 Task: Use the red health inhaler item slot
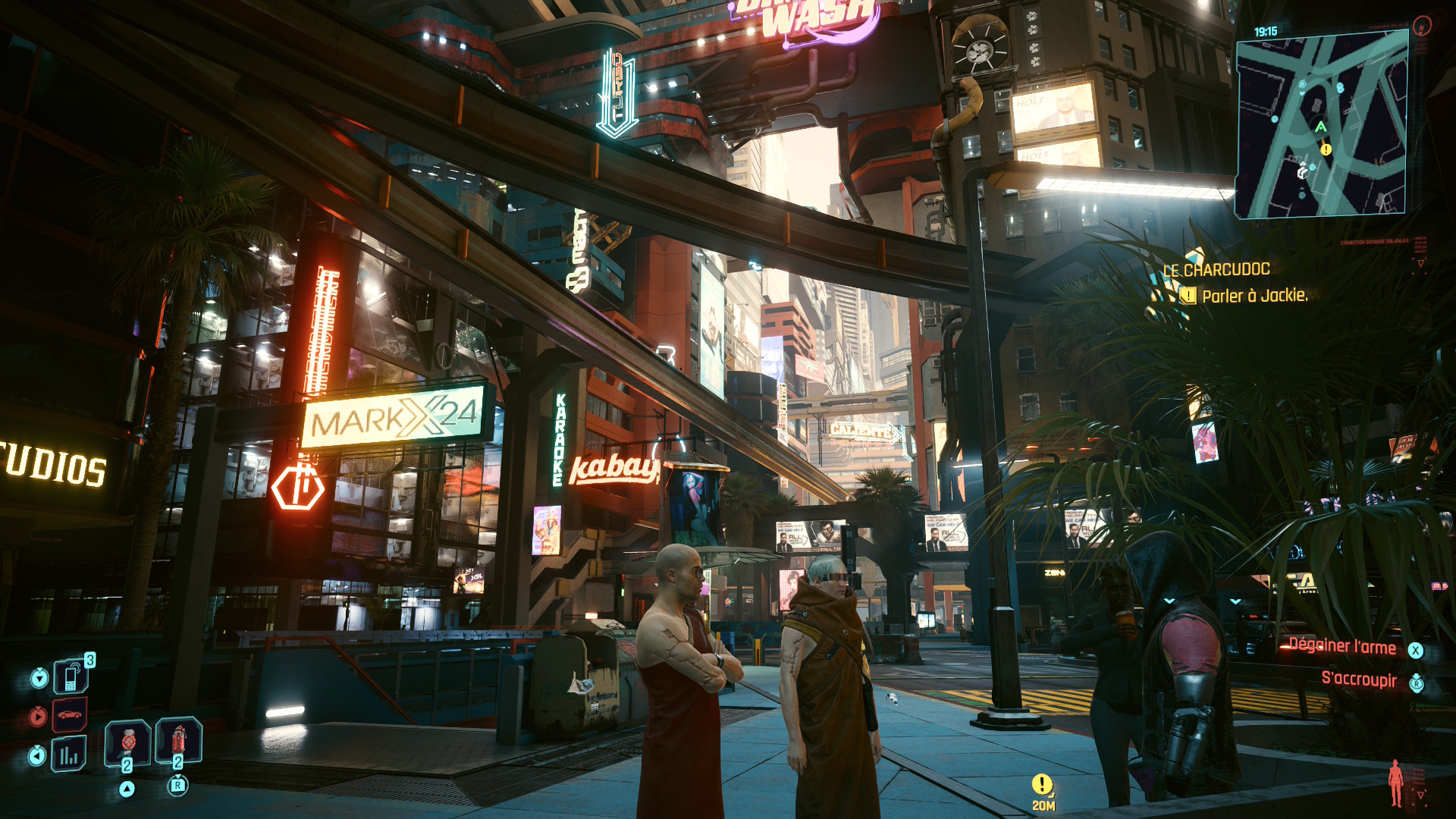178,740
